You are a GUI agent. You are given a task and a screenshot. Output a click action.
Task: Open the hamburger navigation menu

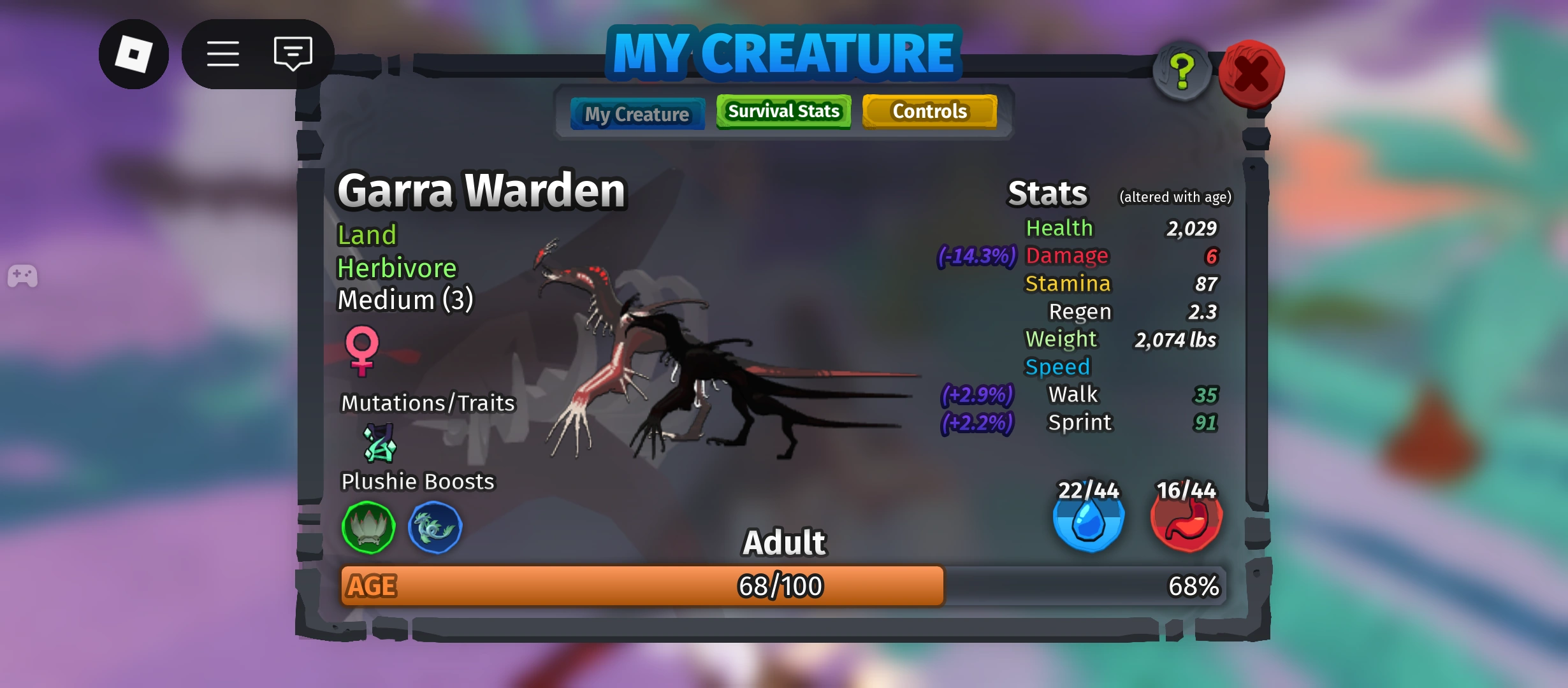point(222,54)
